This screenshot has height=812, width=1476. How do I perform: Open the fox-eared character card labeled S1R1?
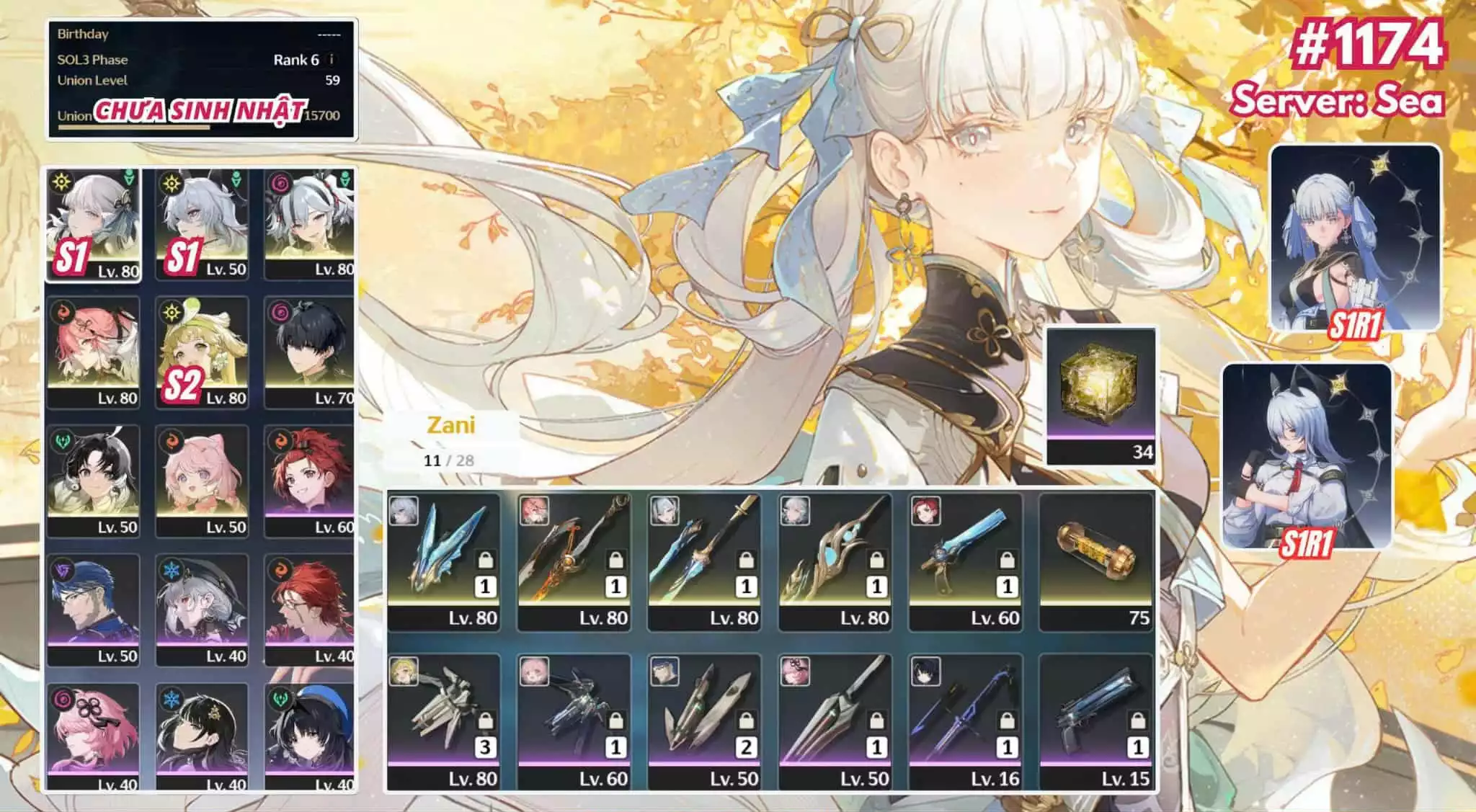[x=1307, y=456]
